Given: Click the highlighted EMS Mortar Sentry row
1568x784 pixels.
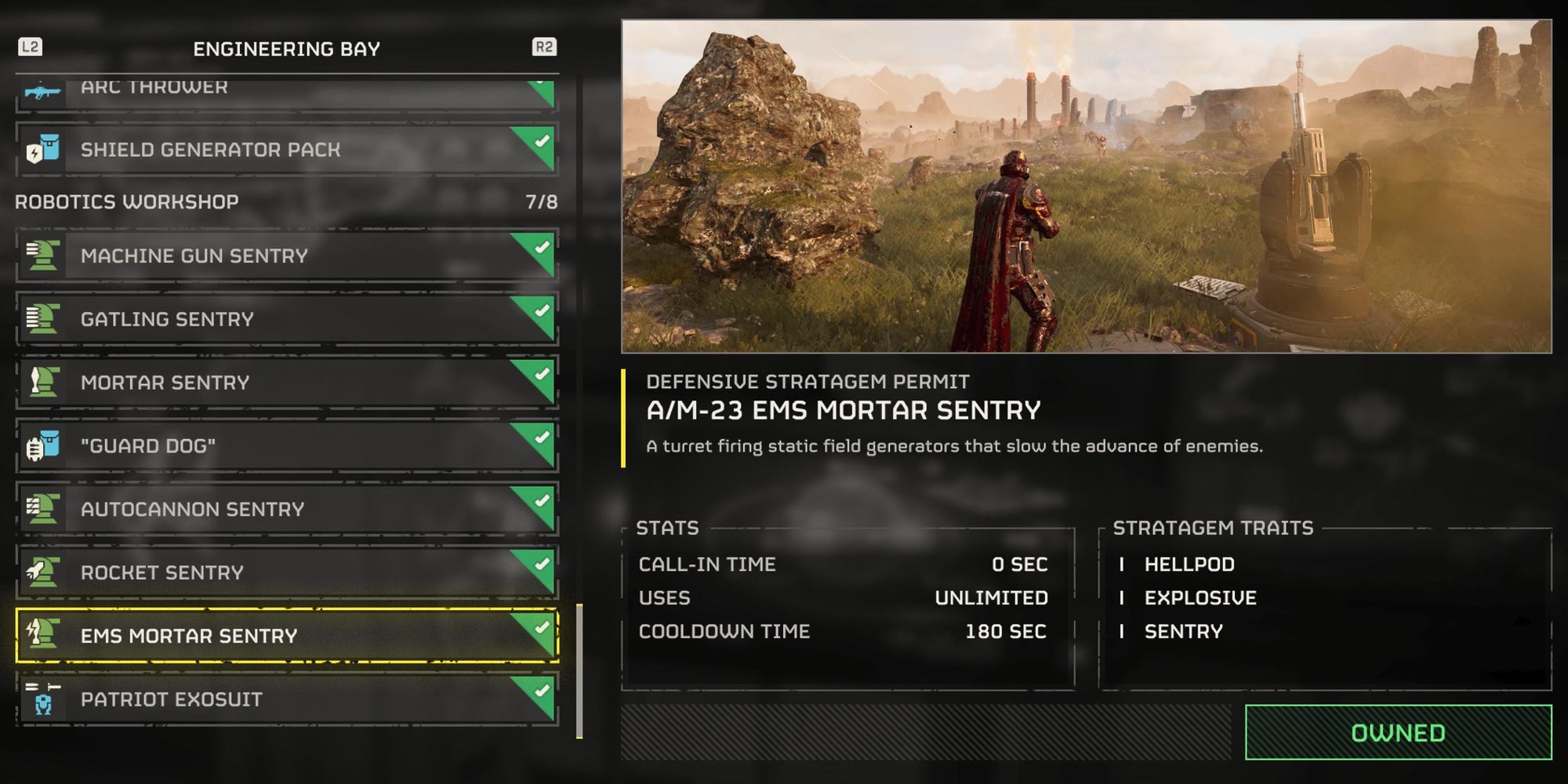Looking at the screenshot, I should [286, 636].
